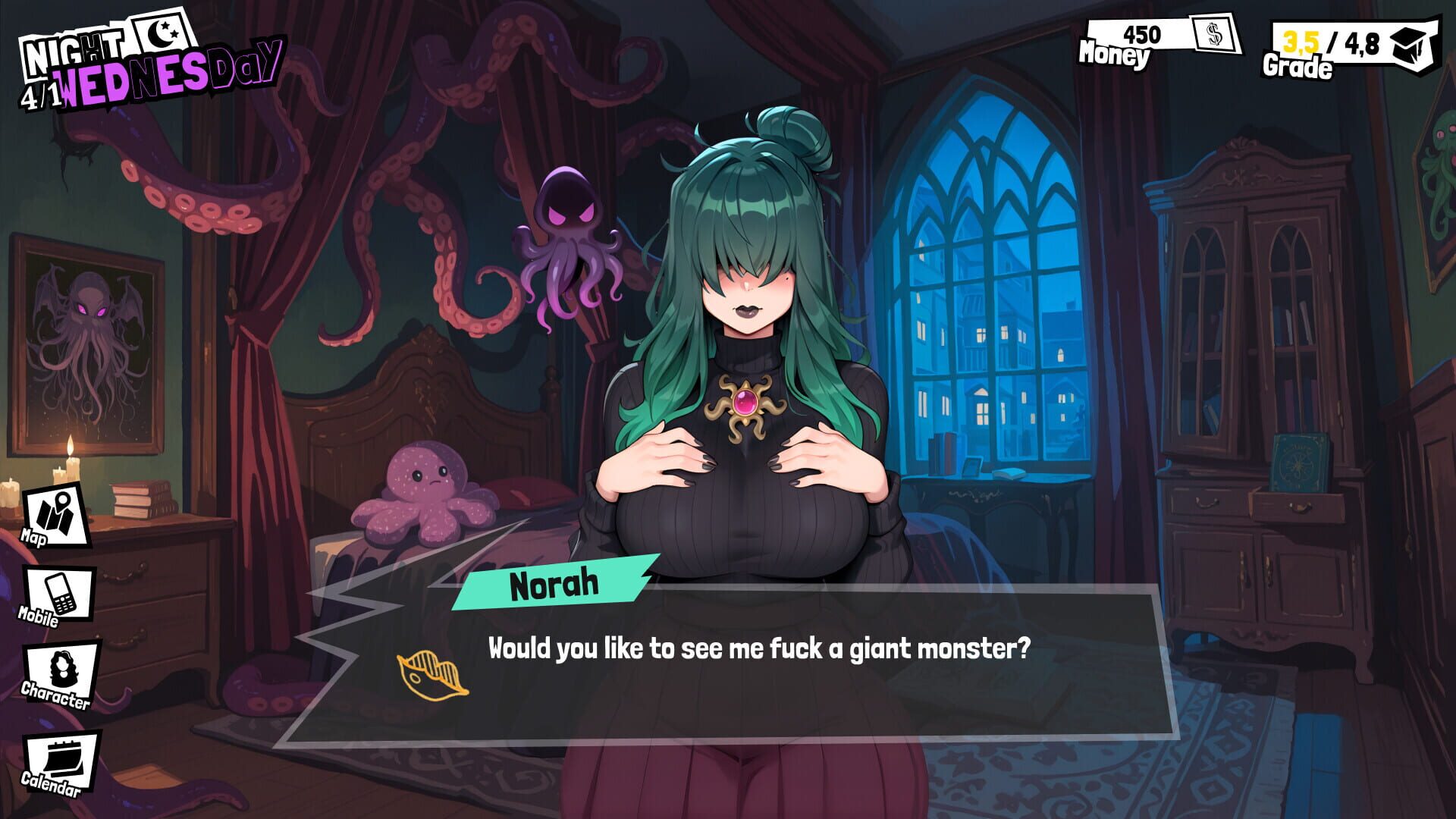1456x819 pixels.
Task: Click the graduation cap Grade icon
Action: pos(1409,44)
